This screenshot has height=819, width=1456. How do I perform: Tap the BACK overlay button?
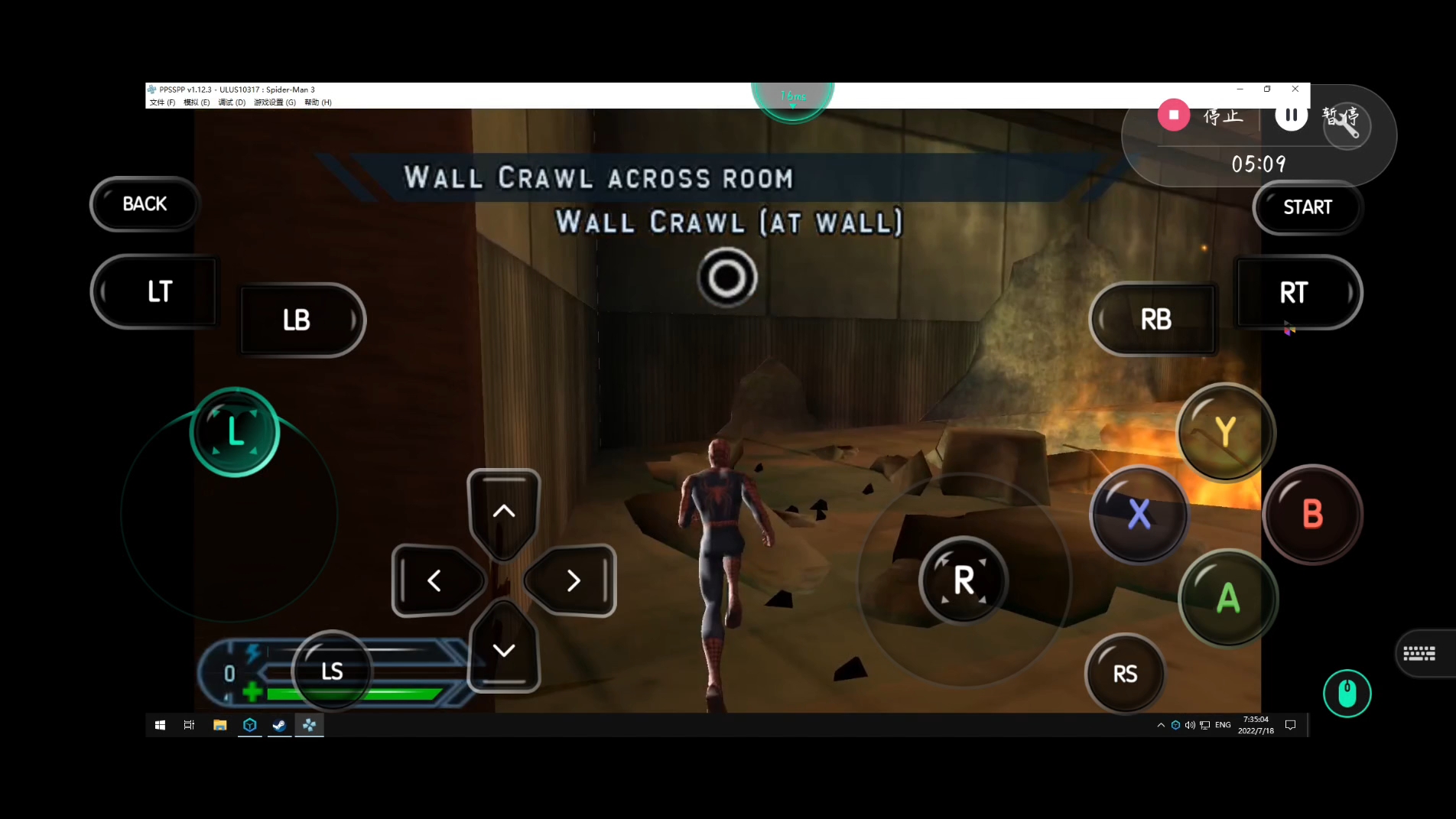tap(145, 204)
